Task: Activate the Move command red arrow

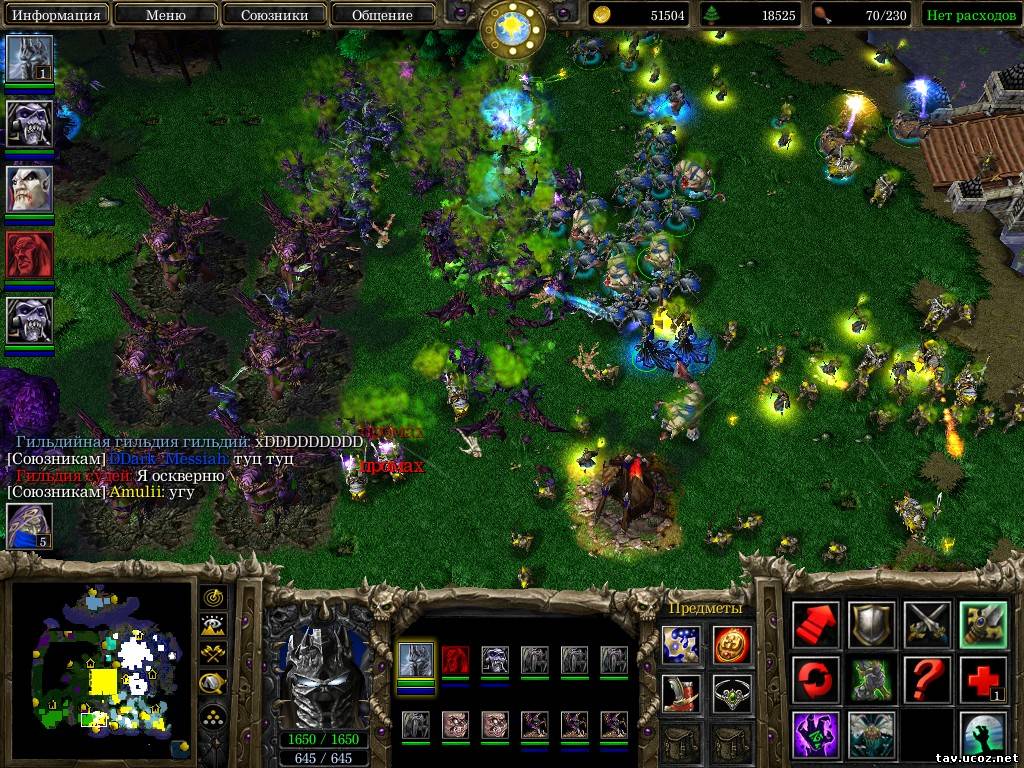Action: point(816,625)
